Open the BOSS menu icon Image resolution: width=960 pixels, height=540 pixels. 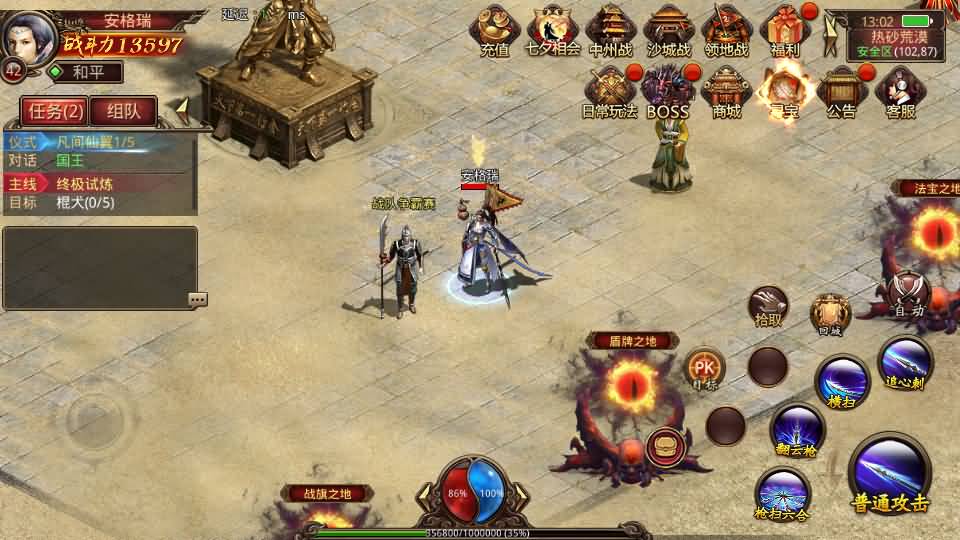(x=668, y=90)
